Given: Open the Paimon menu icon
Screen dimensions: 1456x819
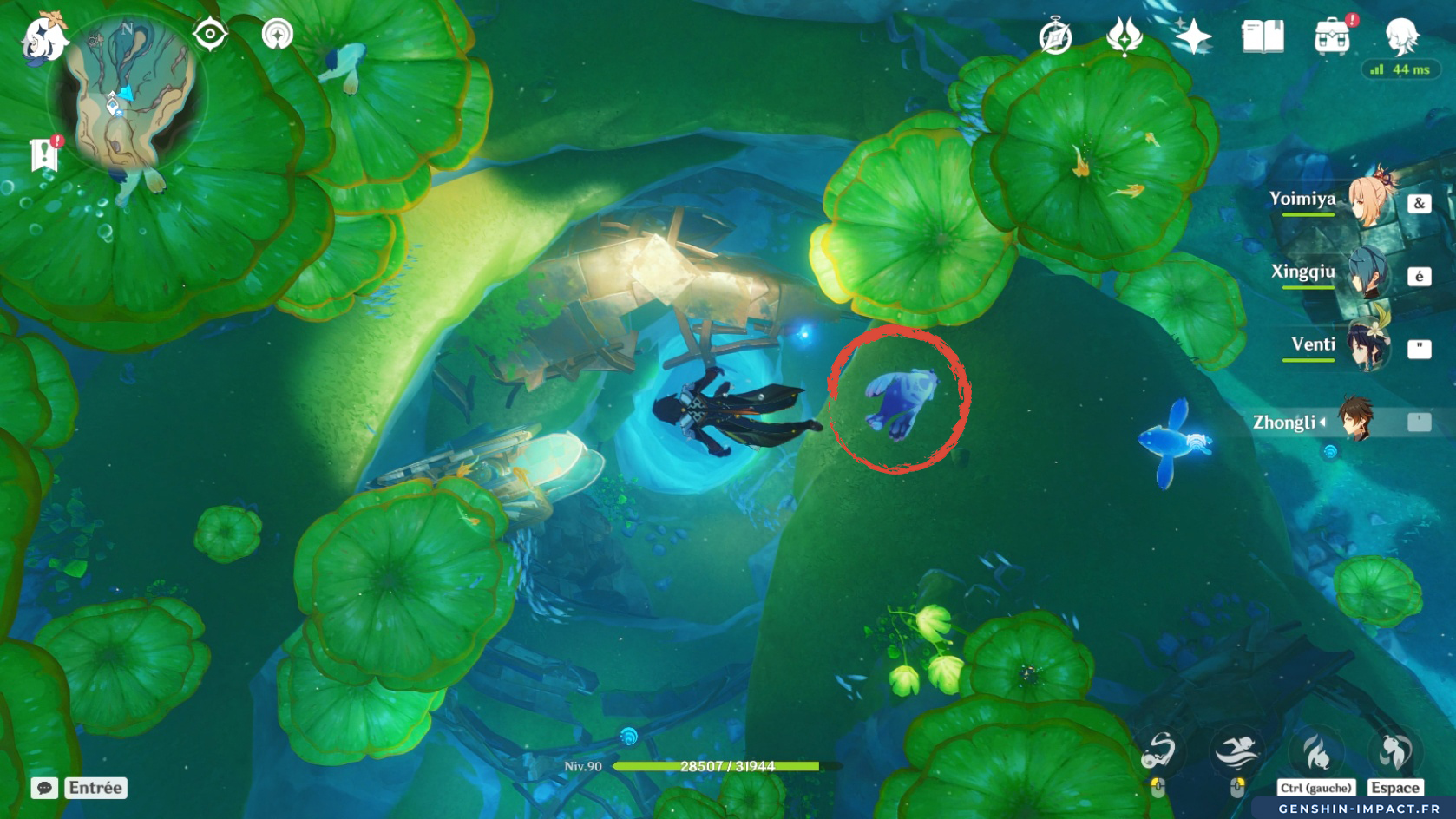Looking at the screenshot, I should coord(43,36).
